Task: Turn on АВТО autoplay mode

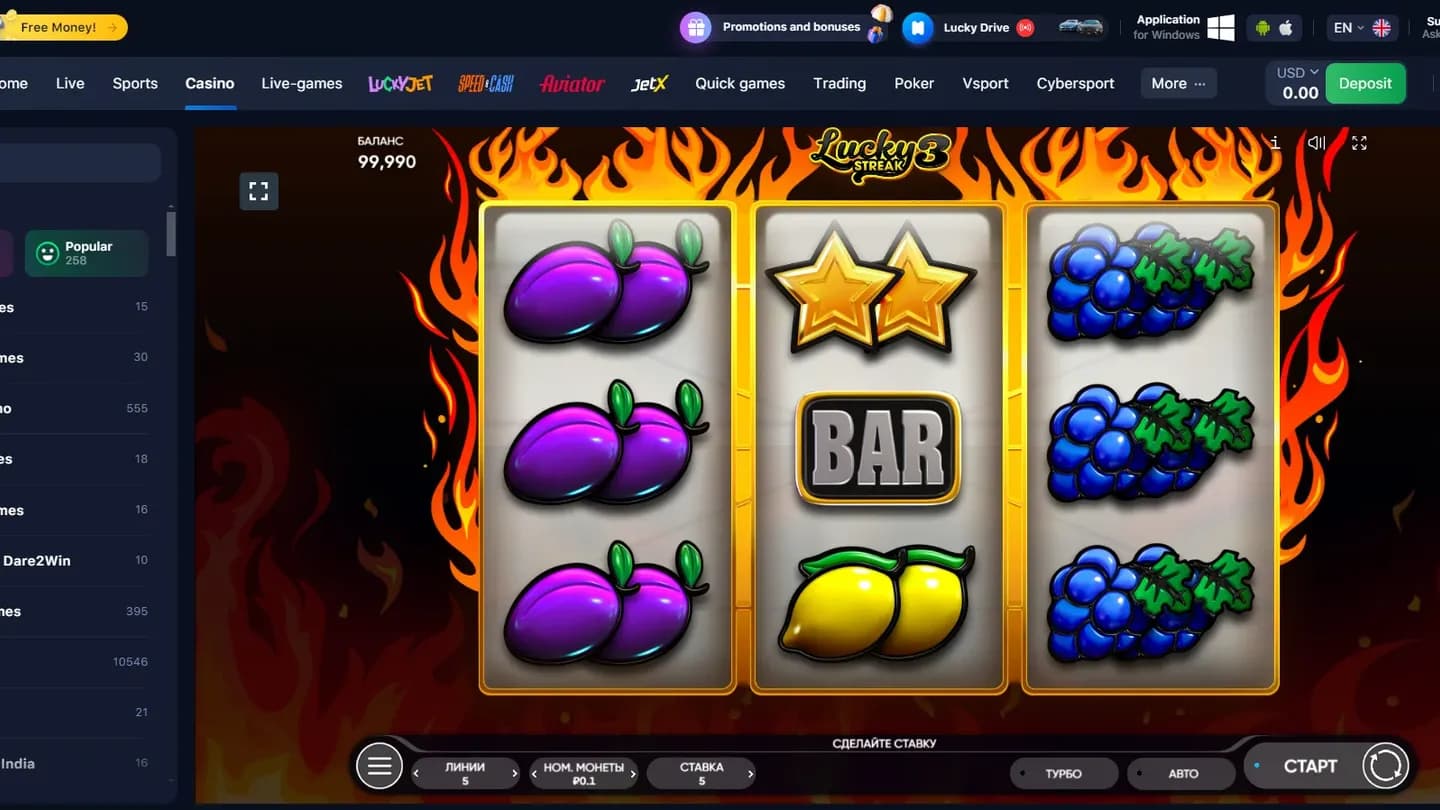Action: [x=1181, y=773]
